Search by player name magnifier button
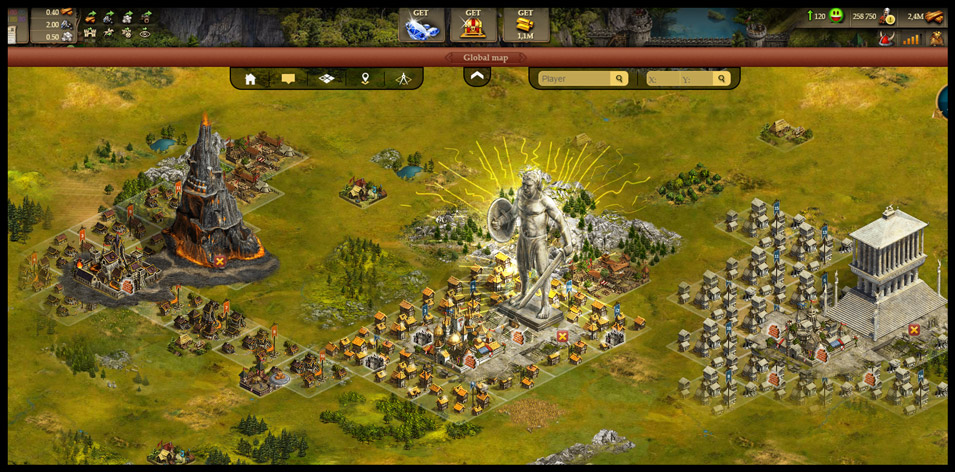Image resolution: width=955 pixels, height=472 pixels. pos(620,78)
